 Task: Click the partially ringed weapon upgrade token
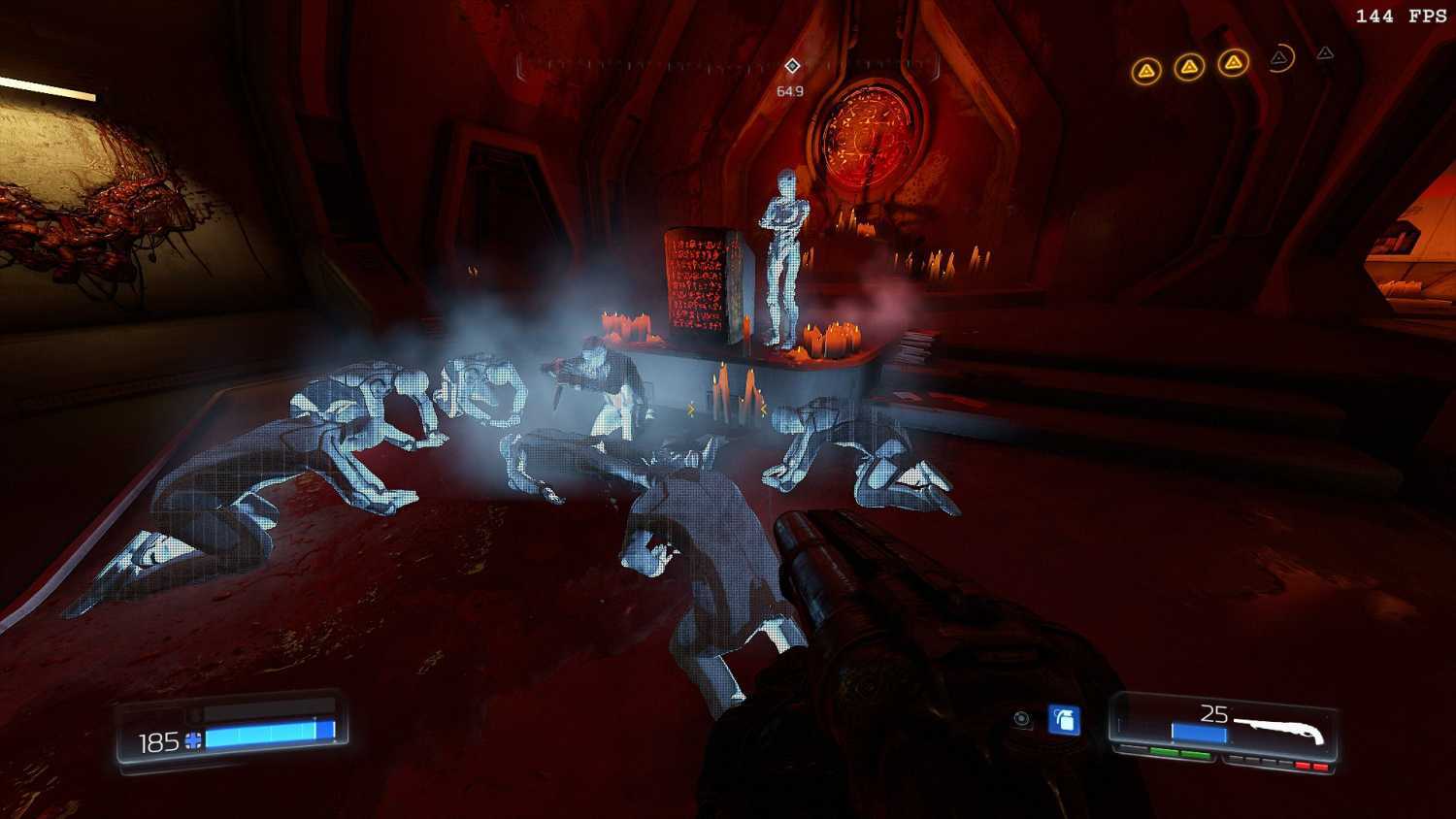pos(1280,59)
